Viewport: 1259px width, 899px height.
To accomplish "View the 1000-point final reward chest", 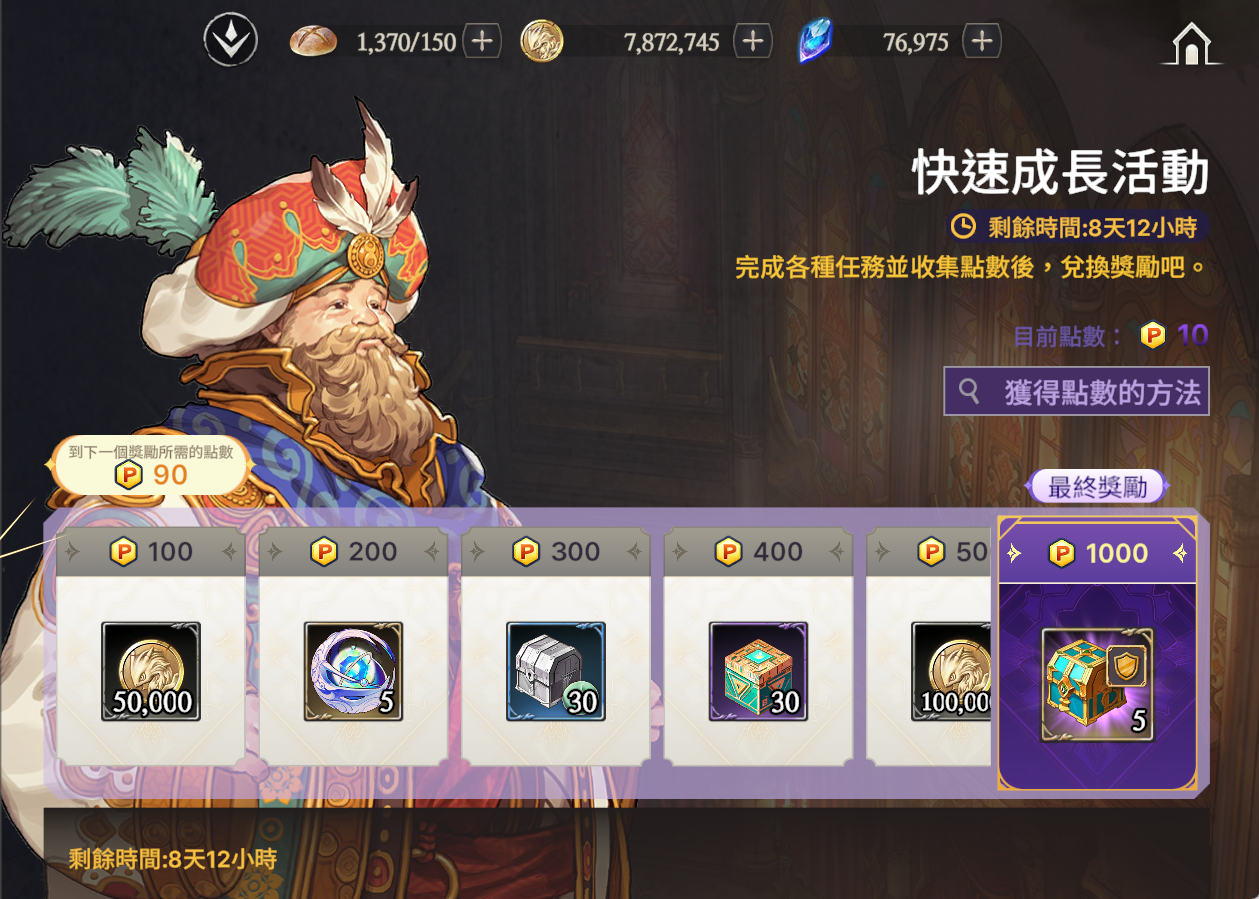I will click(x=1097, y=684).
